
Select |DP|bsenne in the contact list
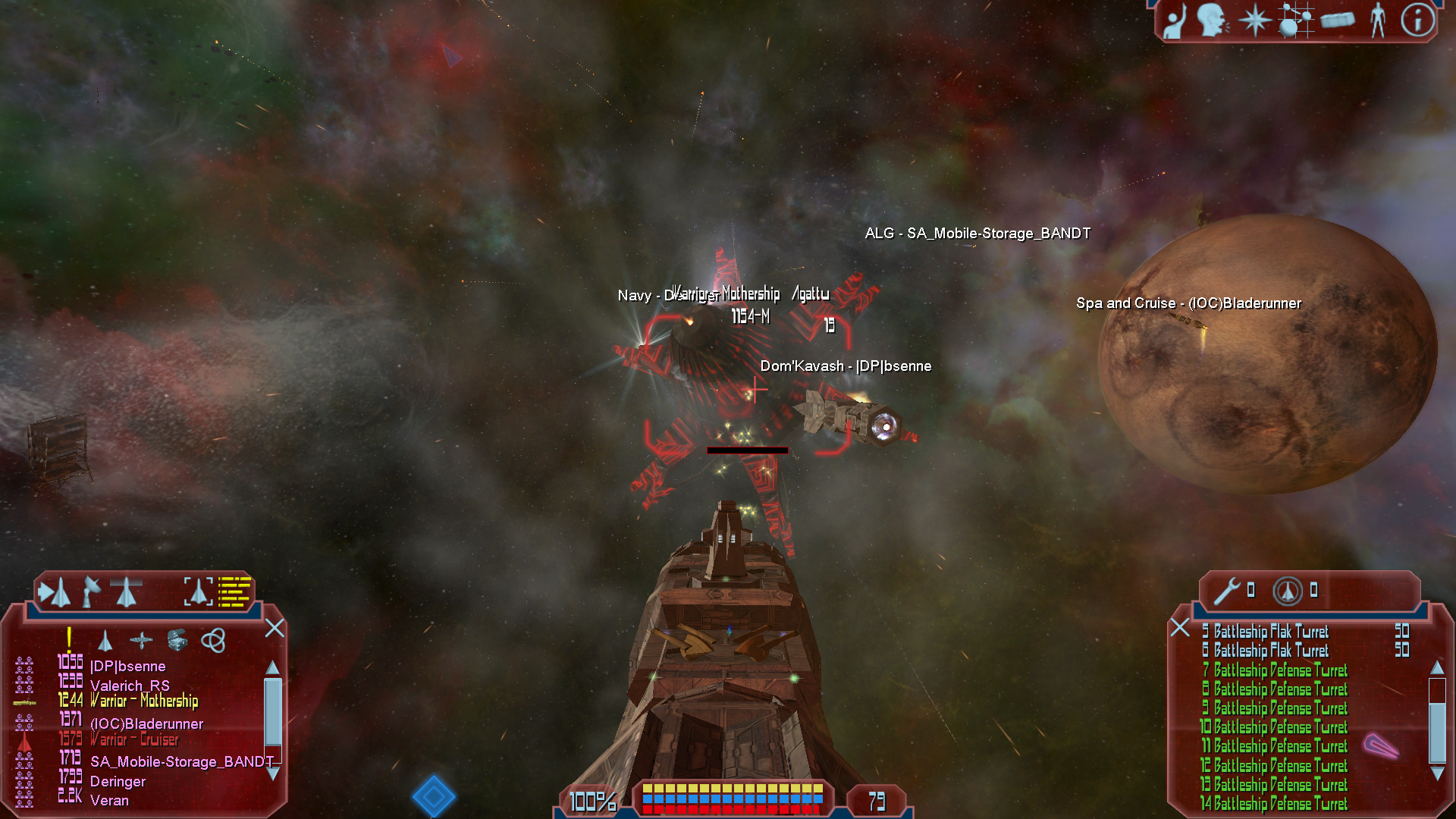127,667
